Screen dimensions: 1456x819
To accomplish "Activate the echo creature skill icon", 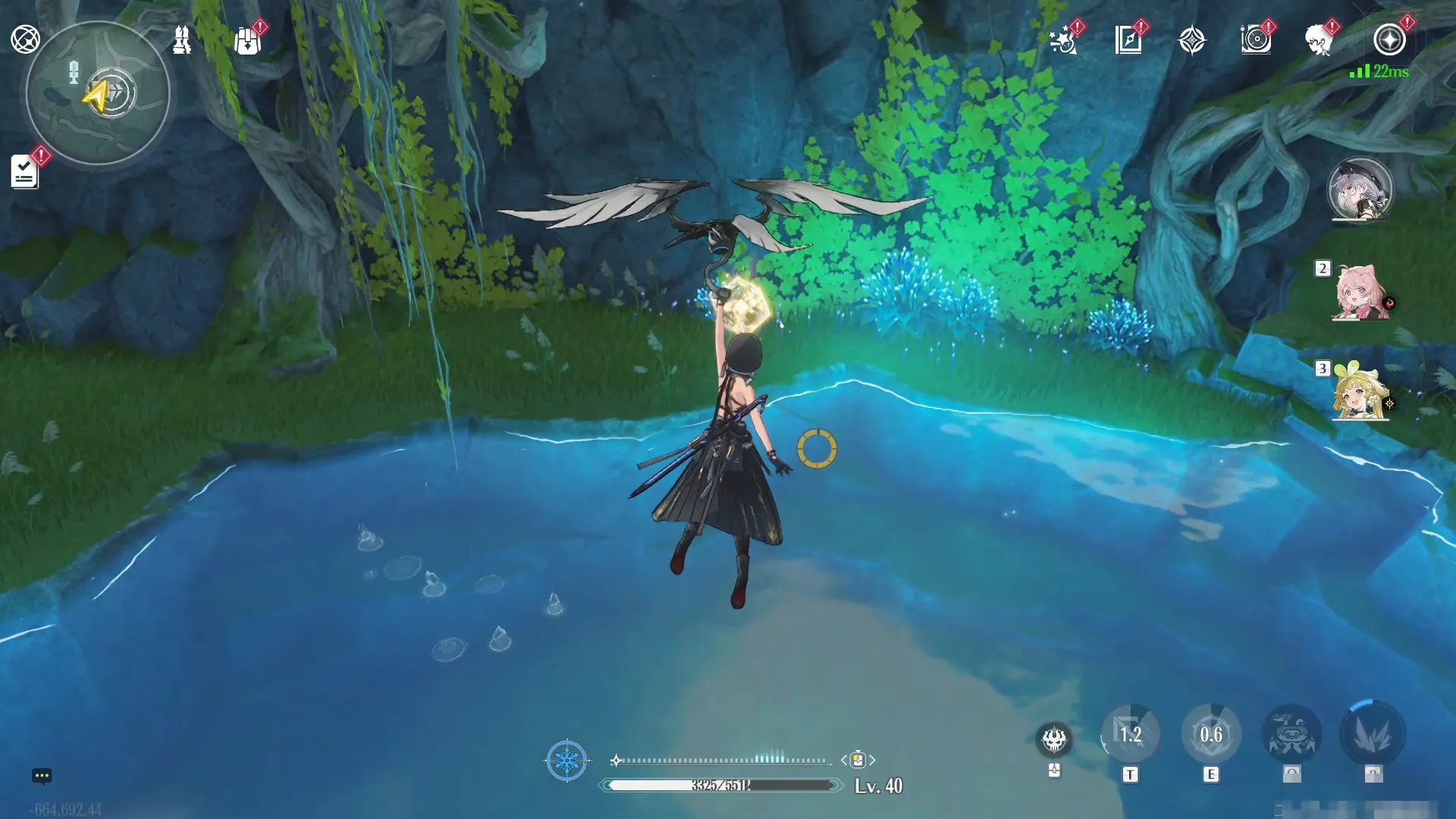I will coord(1291,734).
